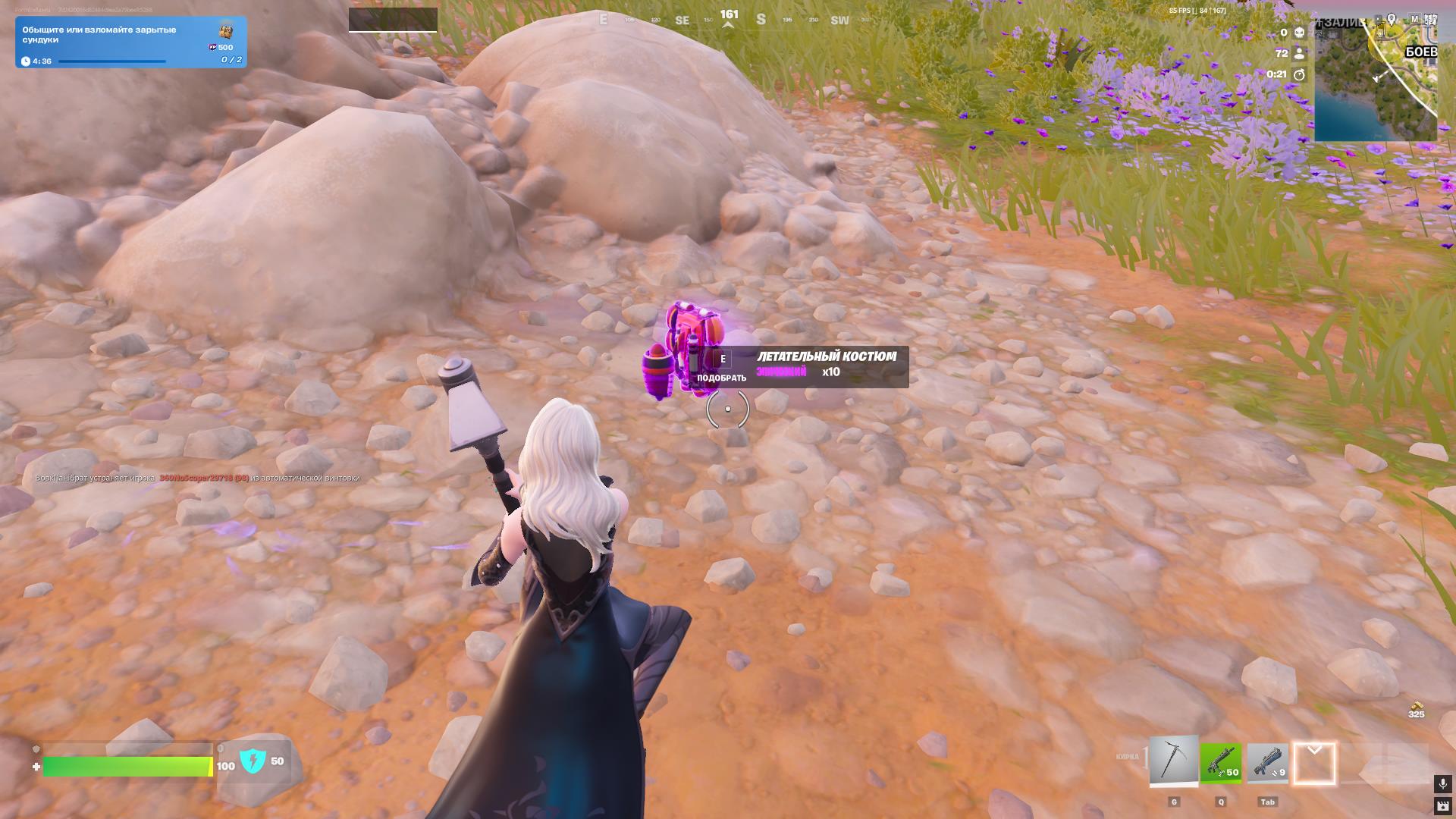Open the buried chests quest tracker
Image resolution: width=1456 pixels, height=819 pixels.
pyautogui.click(x=130, y=42)
